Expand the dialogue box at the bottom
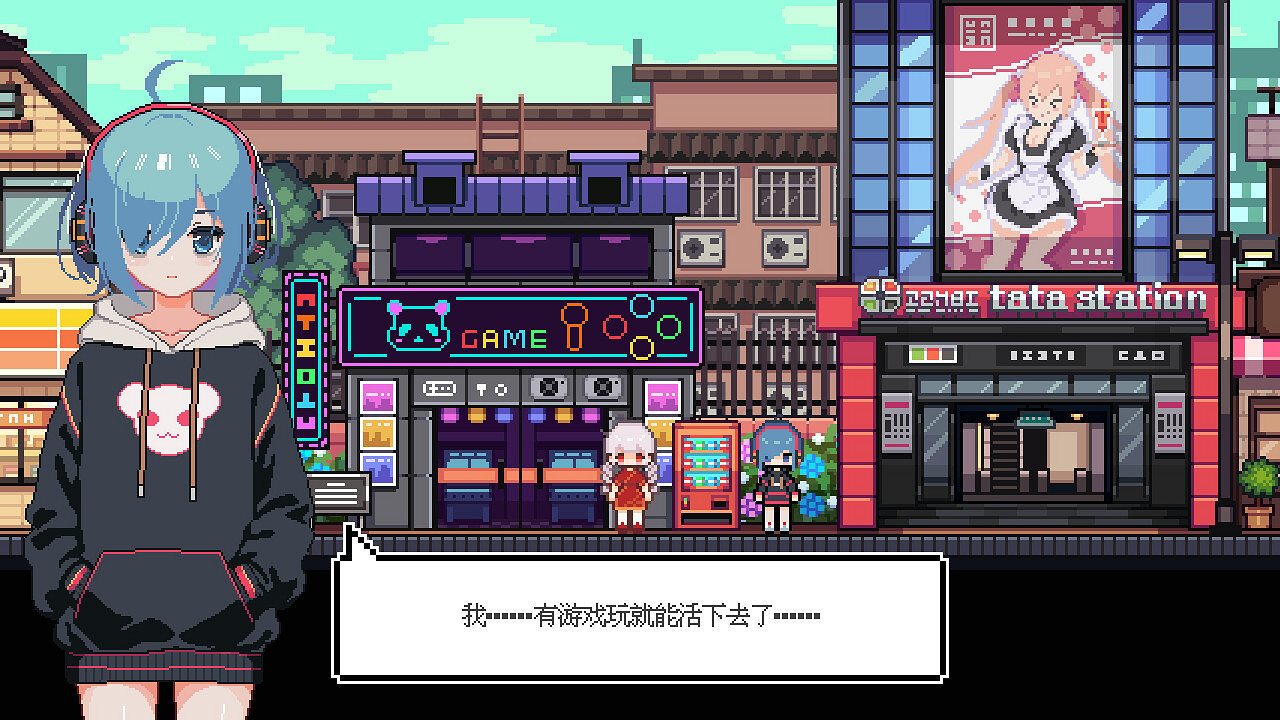The width and height of the screenshot is (1280, 720). click(x=640, y=615)
